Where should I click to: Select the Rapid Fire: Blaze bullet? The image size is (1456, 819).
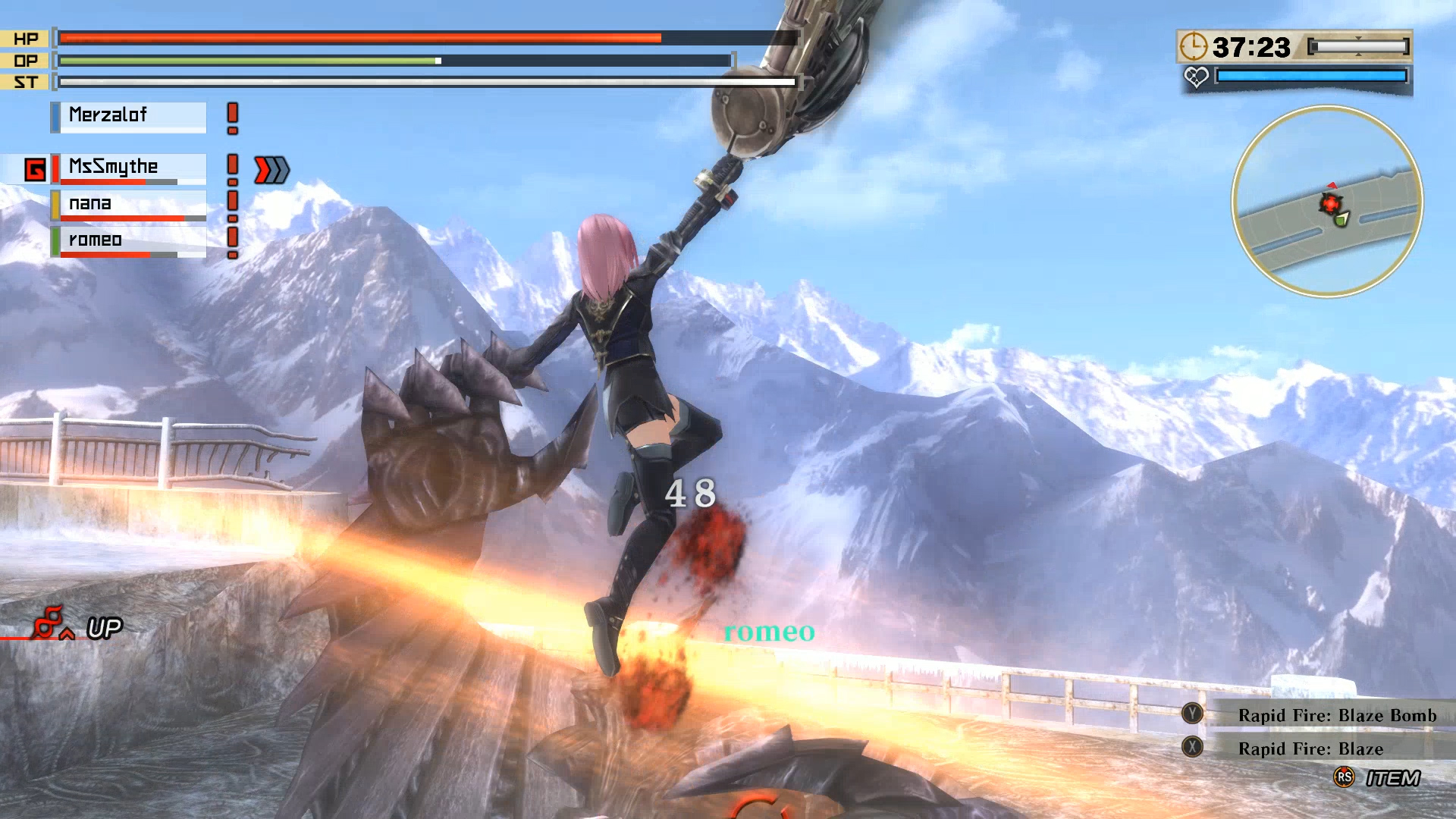[x=1310, y=748]
